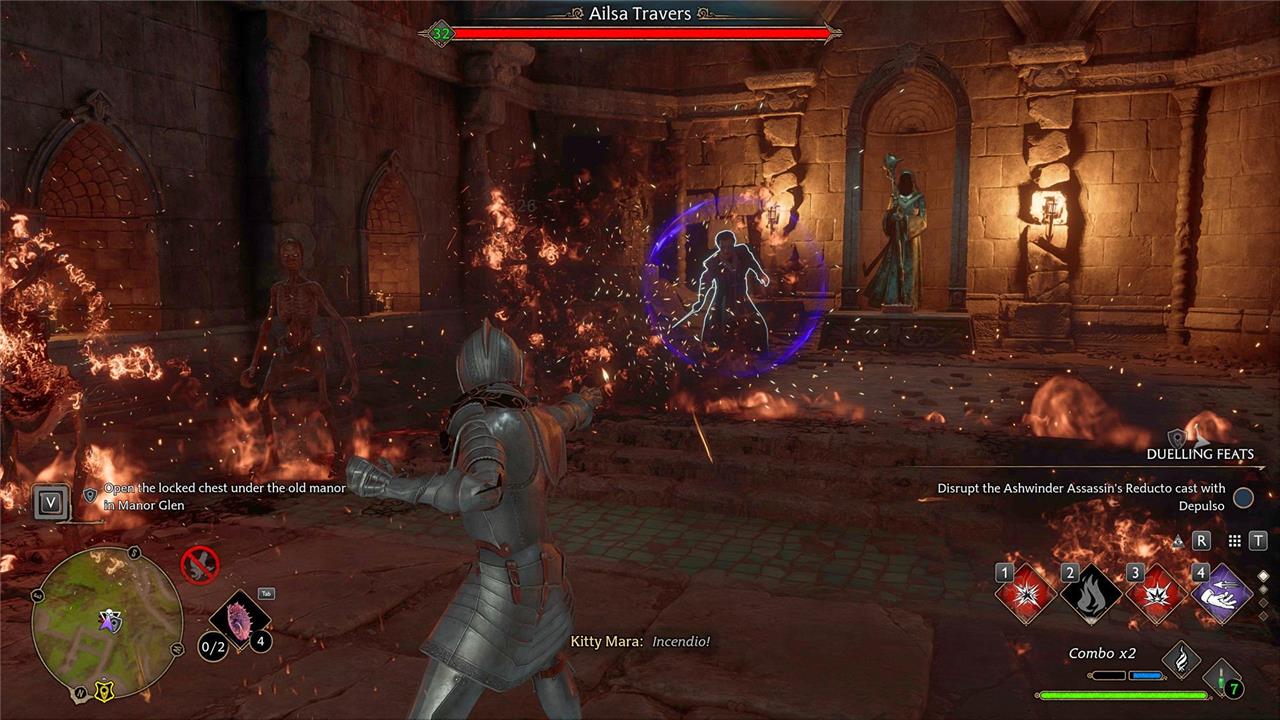
Task: Click the Revelio eye-triangle icon
Action: pos(1178,540)
